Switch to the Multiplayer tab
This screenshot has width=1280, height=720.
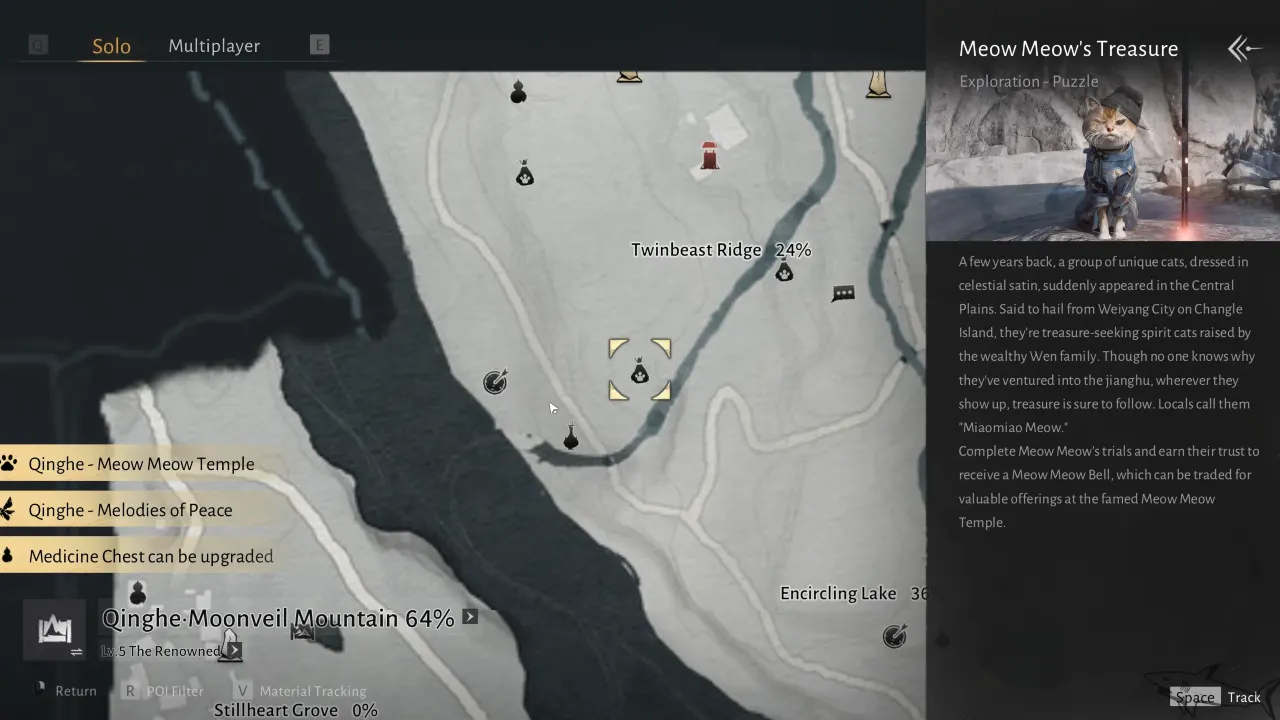pyautogui.click(x=213, y=45)
